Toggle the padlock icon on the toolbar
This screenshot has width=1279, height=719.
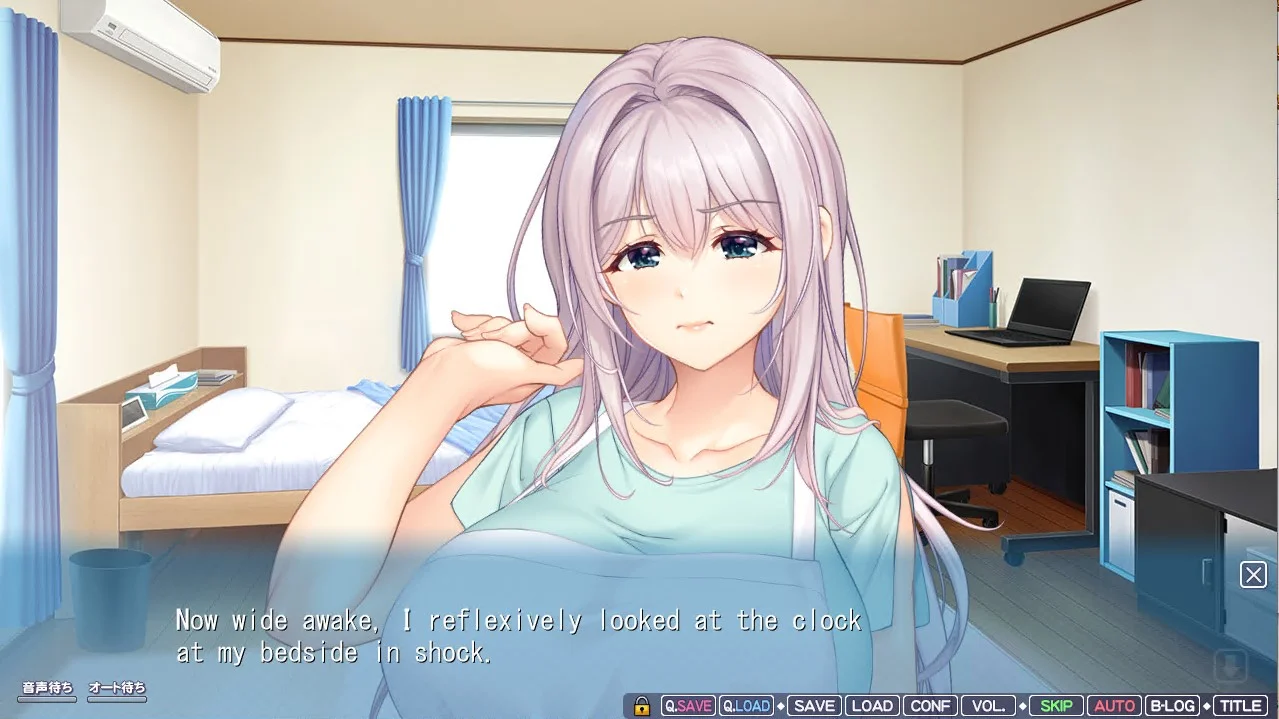point(642,706)
